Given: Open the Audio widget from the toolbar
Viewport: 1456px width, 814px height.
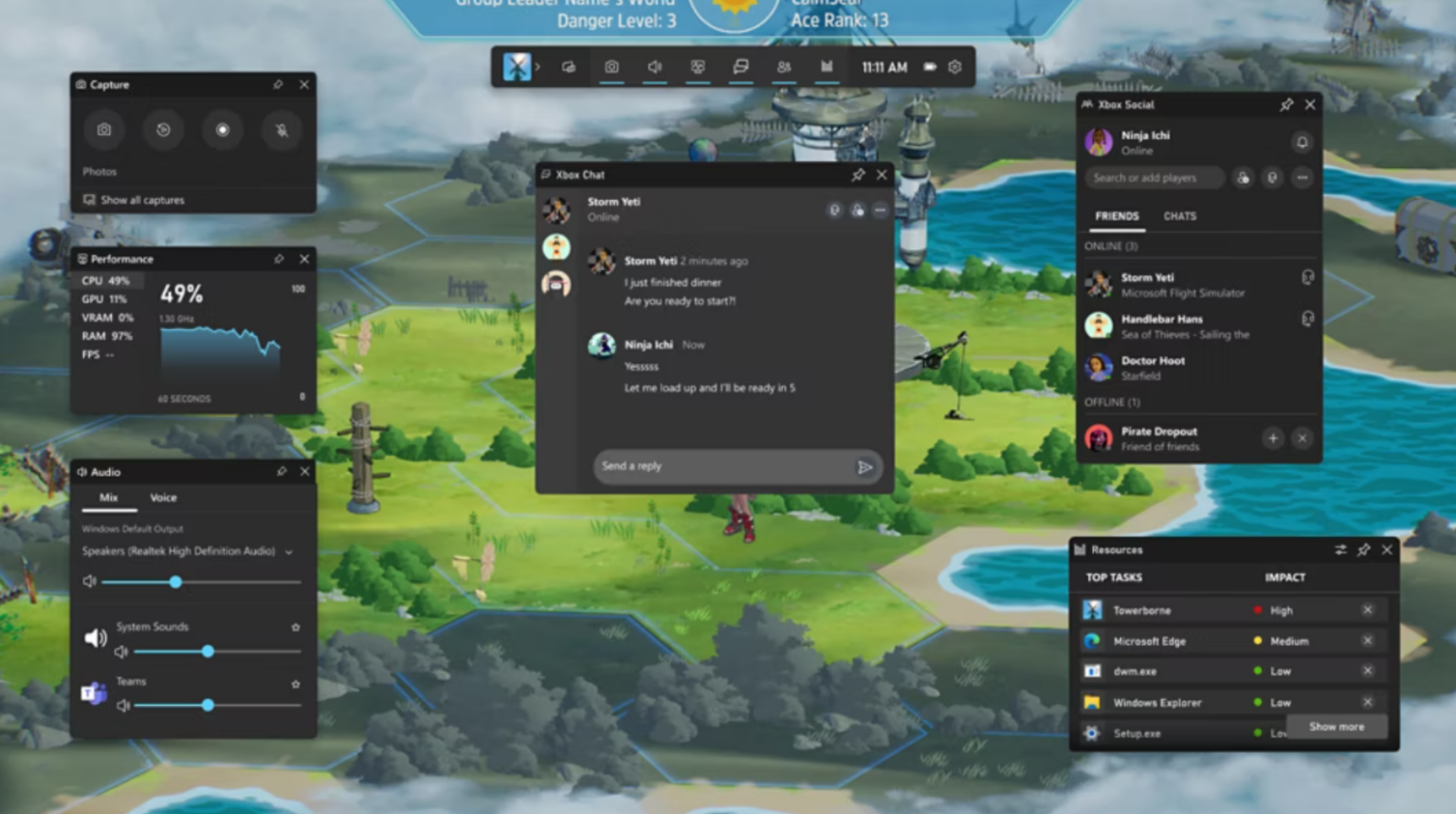Looking at the screenshot, I should click(x=654, y=67).
